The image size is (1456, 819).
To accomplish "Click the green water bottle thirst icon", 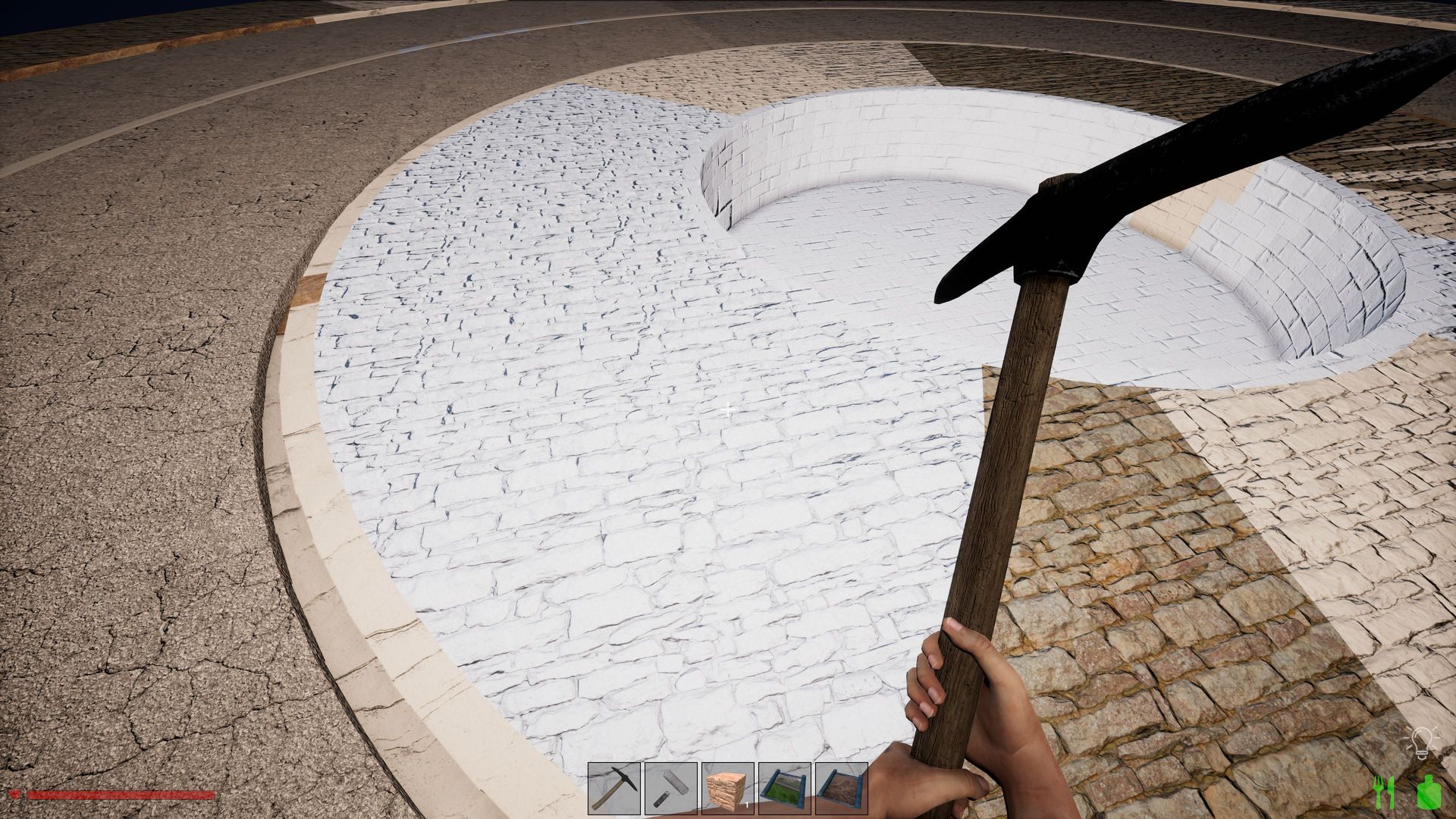I will 1428,792.
